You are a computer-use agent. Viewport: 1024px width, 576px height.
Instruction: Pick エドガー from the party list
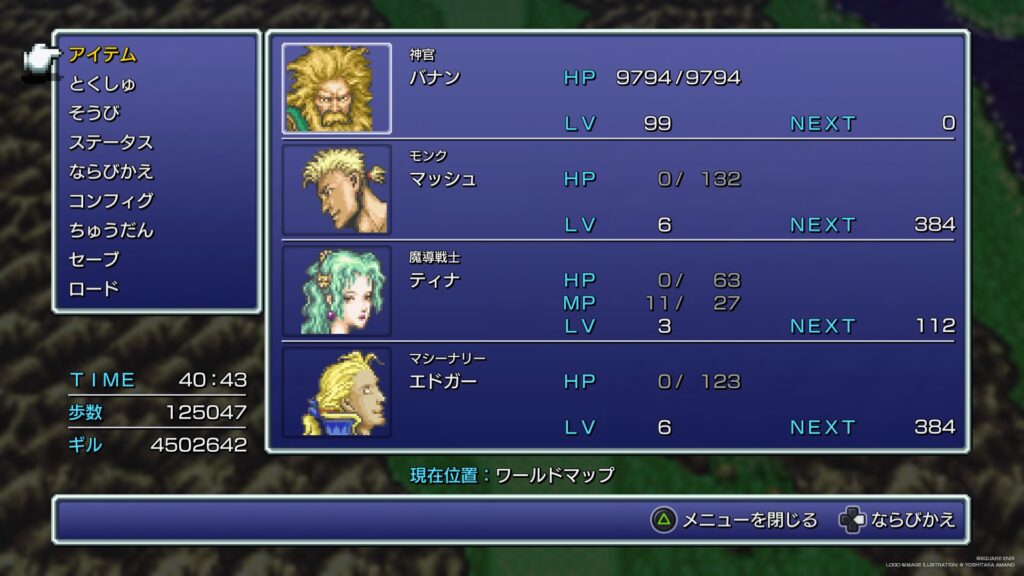tap(443, 382)
